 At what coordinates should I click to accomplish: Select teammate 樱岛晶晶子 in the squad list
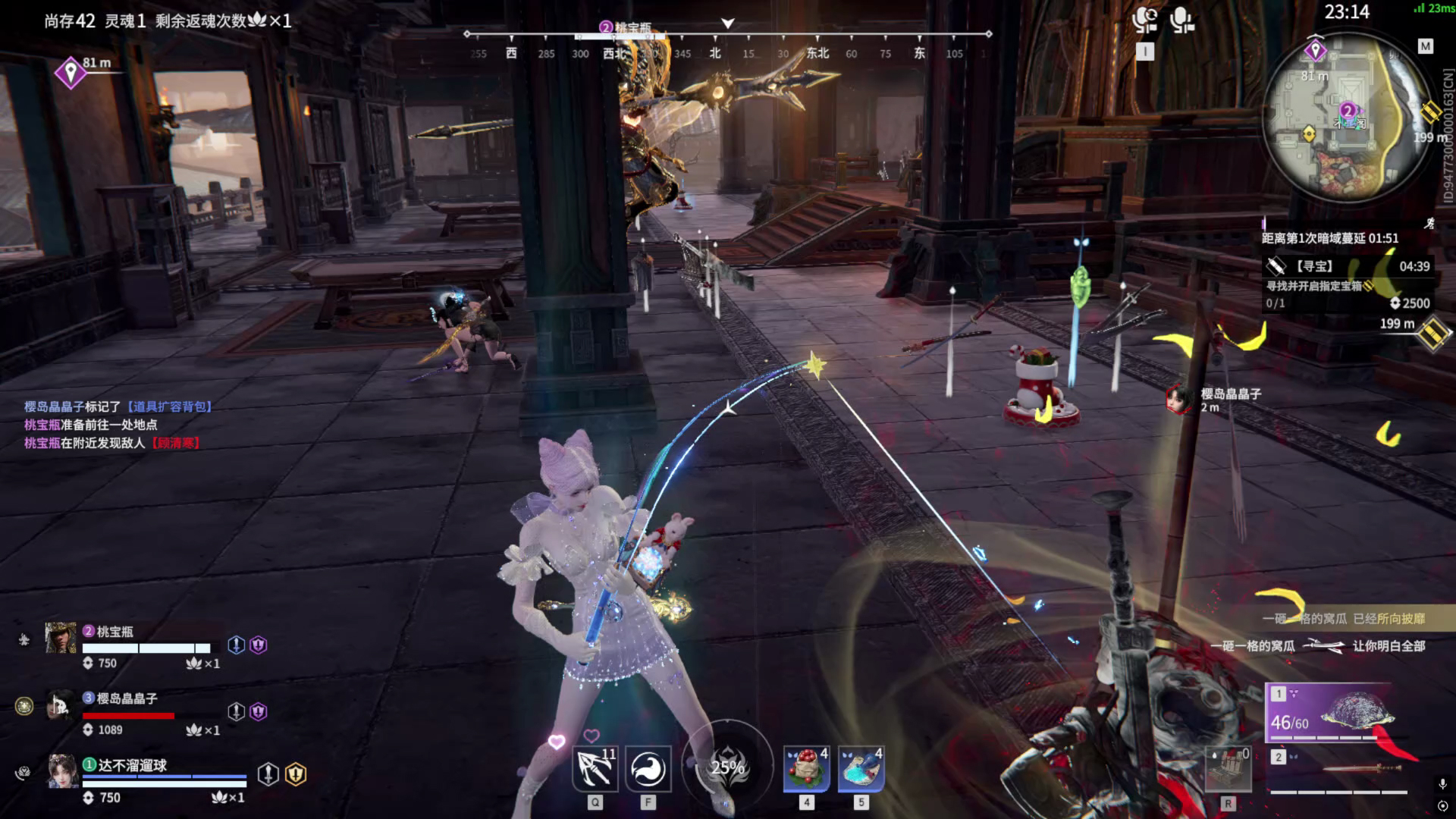tap(125, 698)
